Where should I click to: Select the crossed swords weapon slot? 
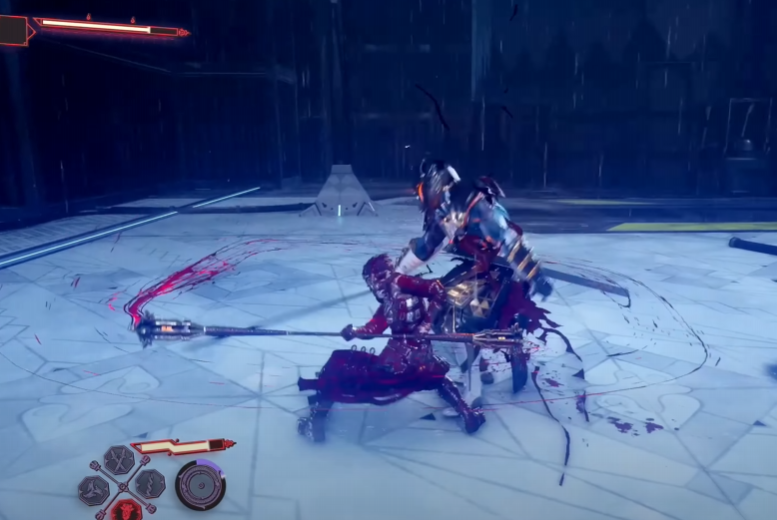(119, 460)
